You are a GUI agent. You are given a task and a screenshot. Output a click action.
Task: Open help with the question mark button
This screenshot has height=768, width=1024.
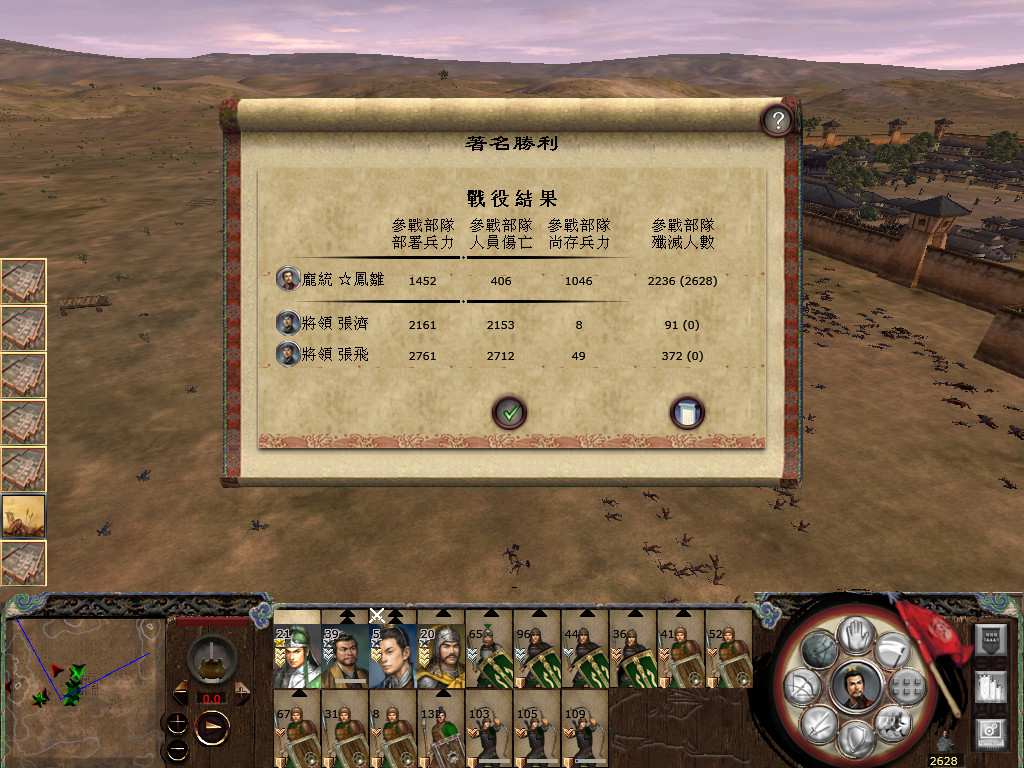[x=777, y=121]
